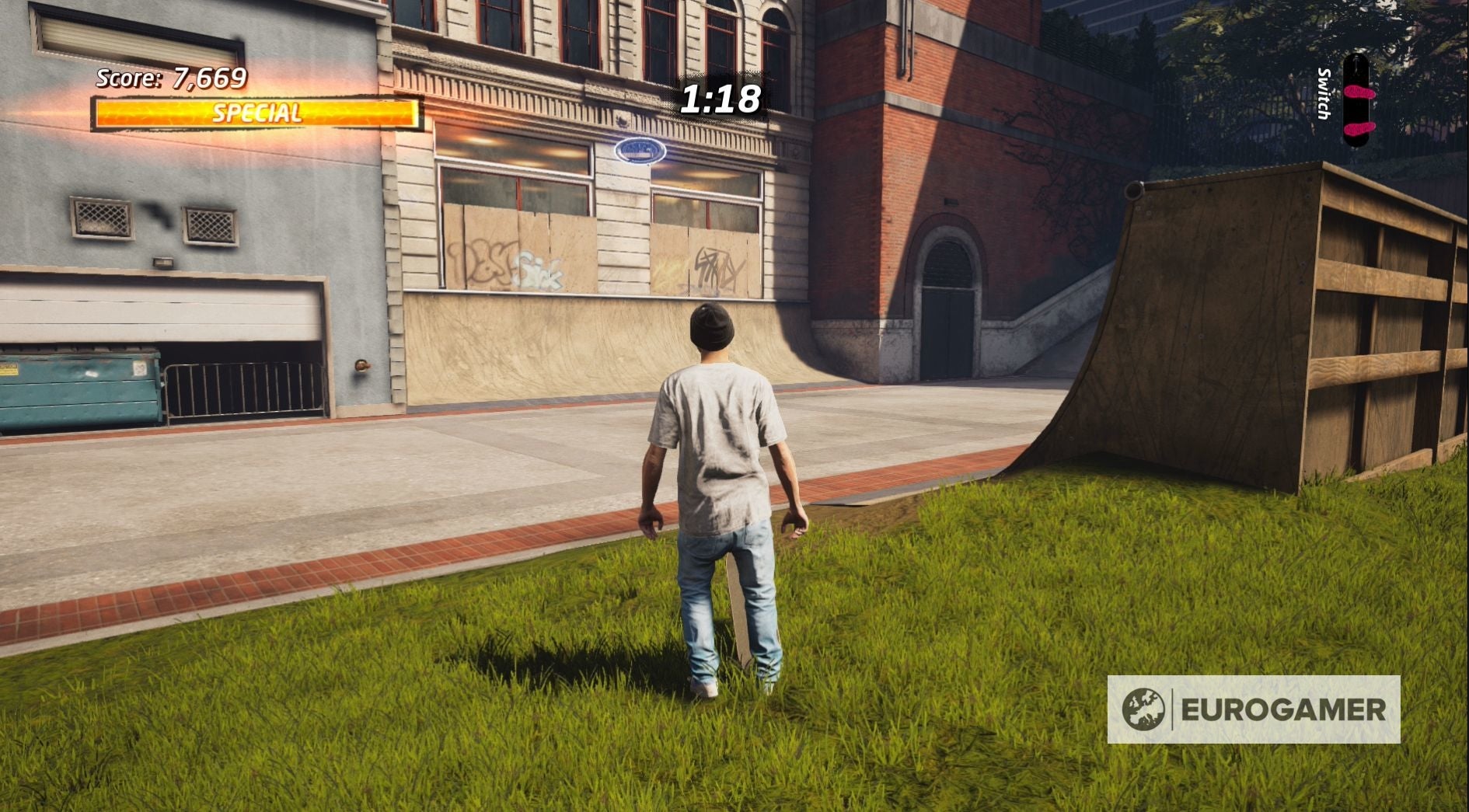1469x812 pixels.
Task: Click the clock timer showing 1:18
Action: [719, 99]
